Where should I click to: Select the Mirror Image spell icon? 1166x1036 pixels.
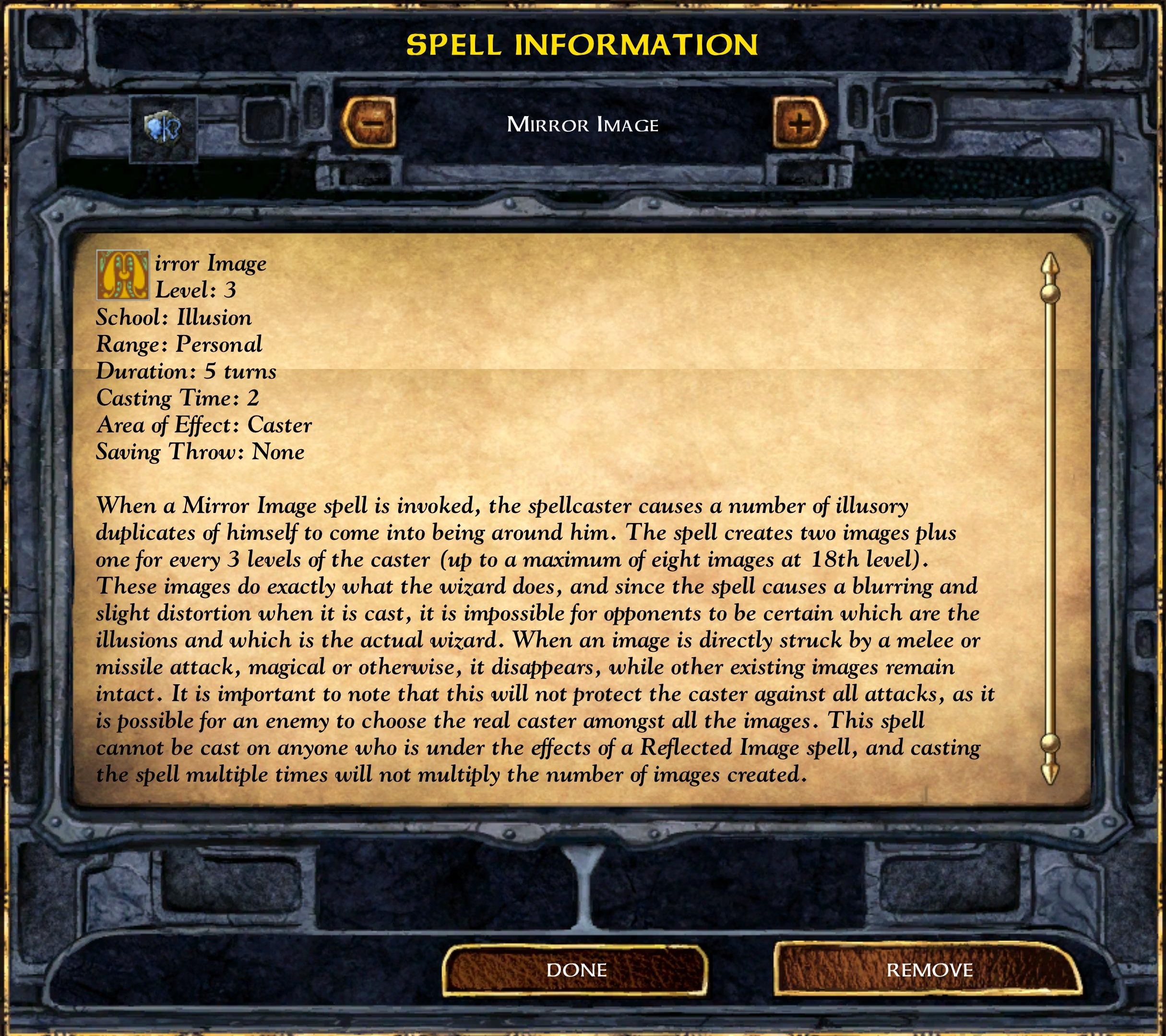[164, 129]
